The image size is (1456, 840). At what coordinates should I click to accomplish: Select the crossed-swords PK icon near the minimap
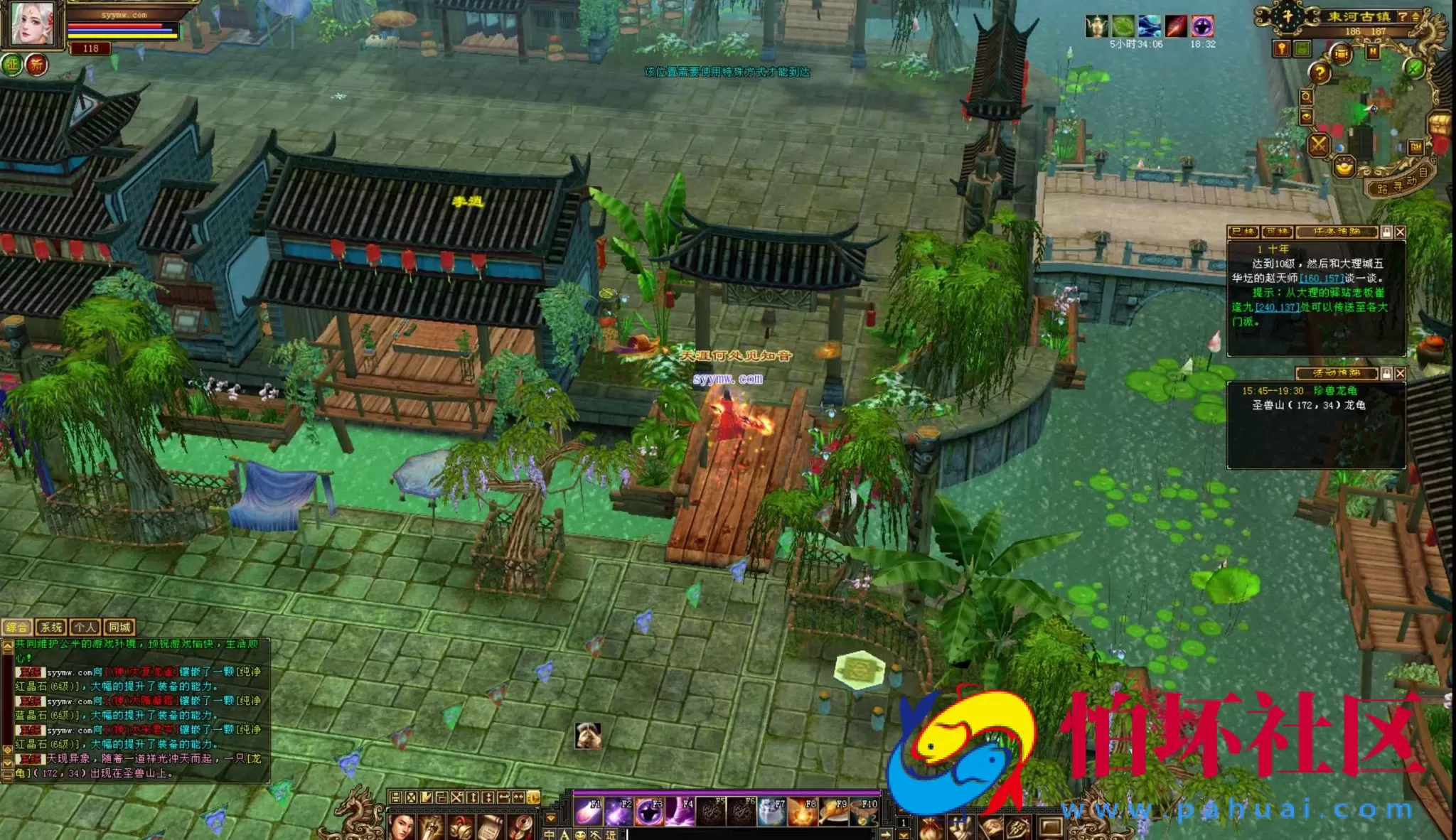1319,145
